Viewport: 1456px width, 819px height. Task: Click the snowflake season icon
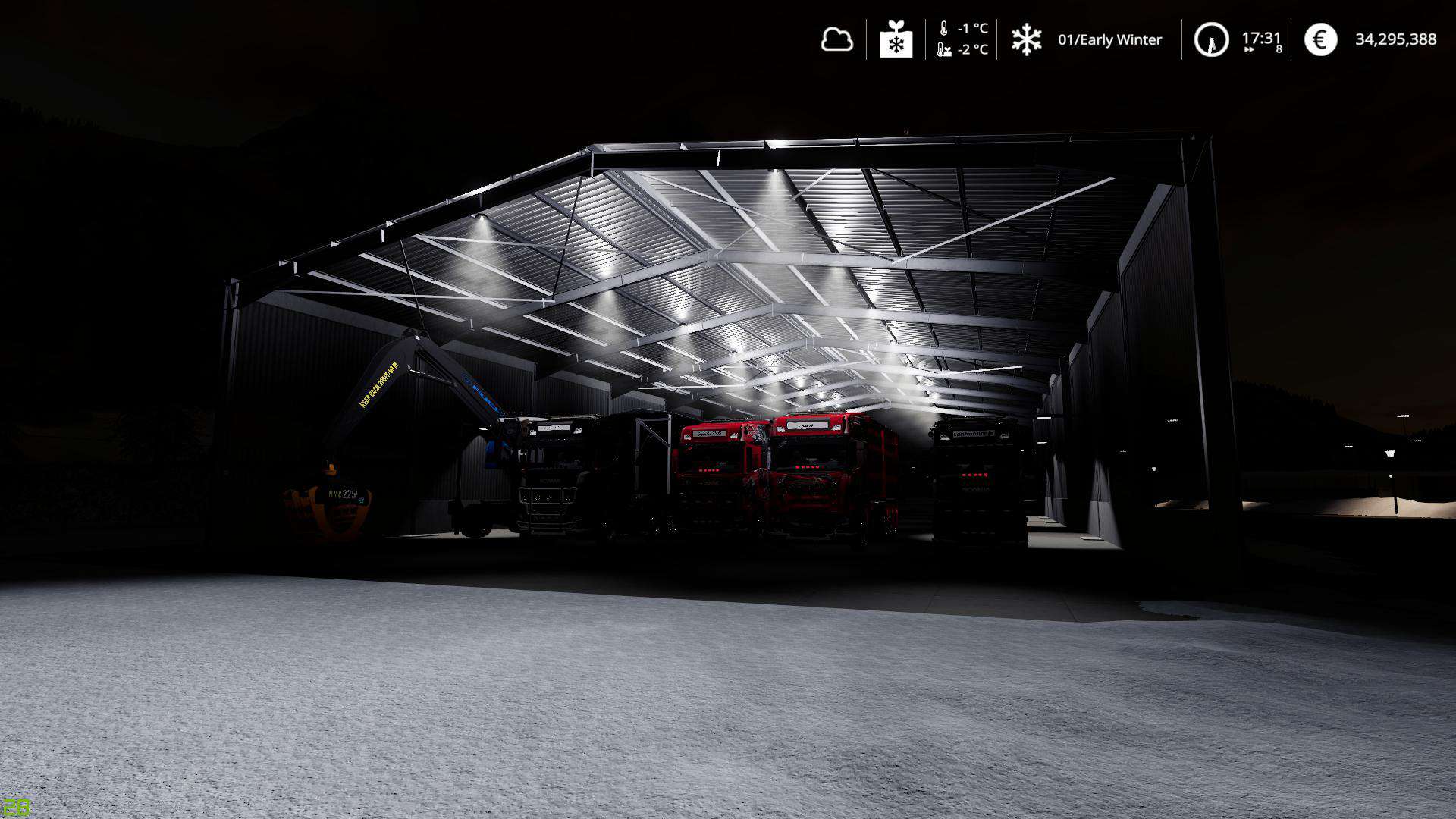pyautogui.click(x=1026, y=39)
